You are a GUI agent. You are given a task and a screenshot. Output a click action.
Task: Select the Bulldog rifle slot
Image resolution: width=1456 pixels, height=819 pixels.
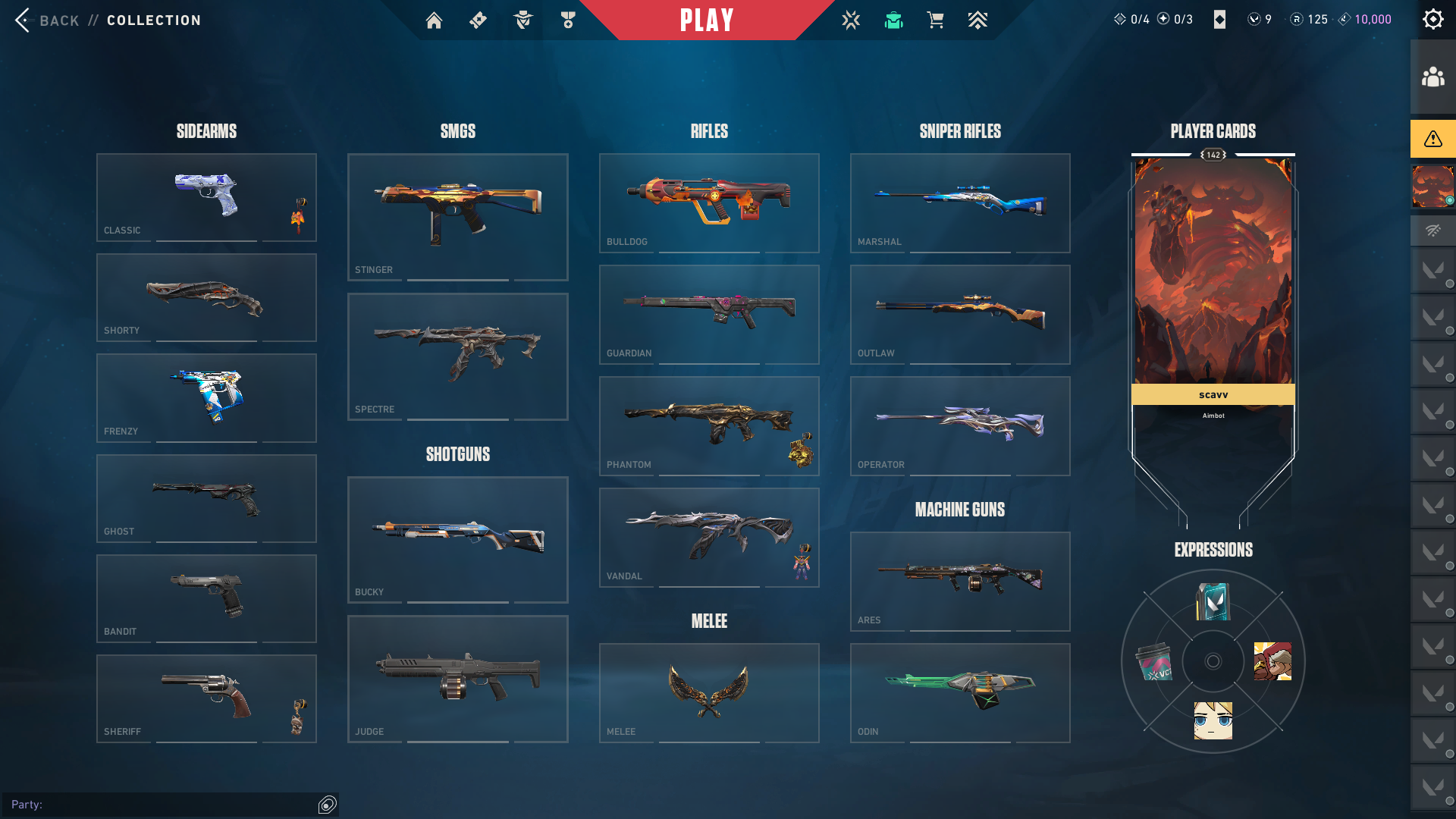click(709, 202)
